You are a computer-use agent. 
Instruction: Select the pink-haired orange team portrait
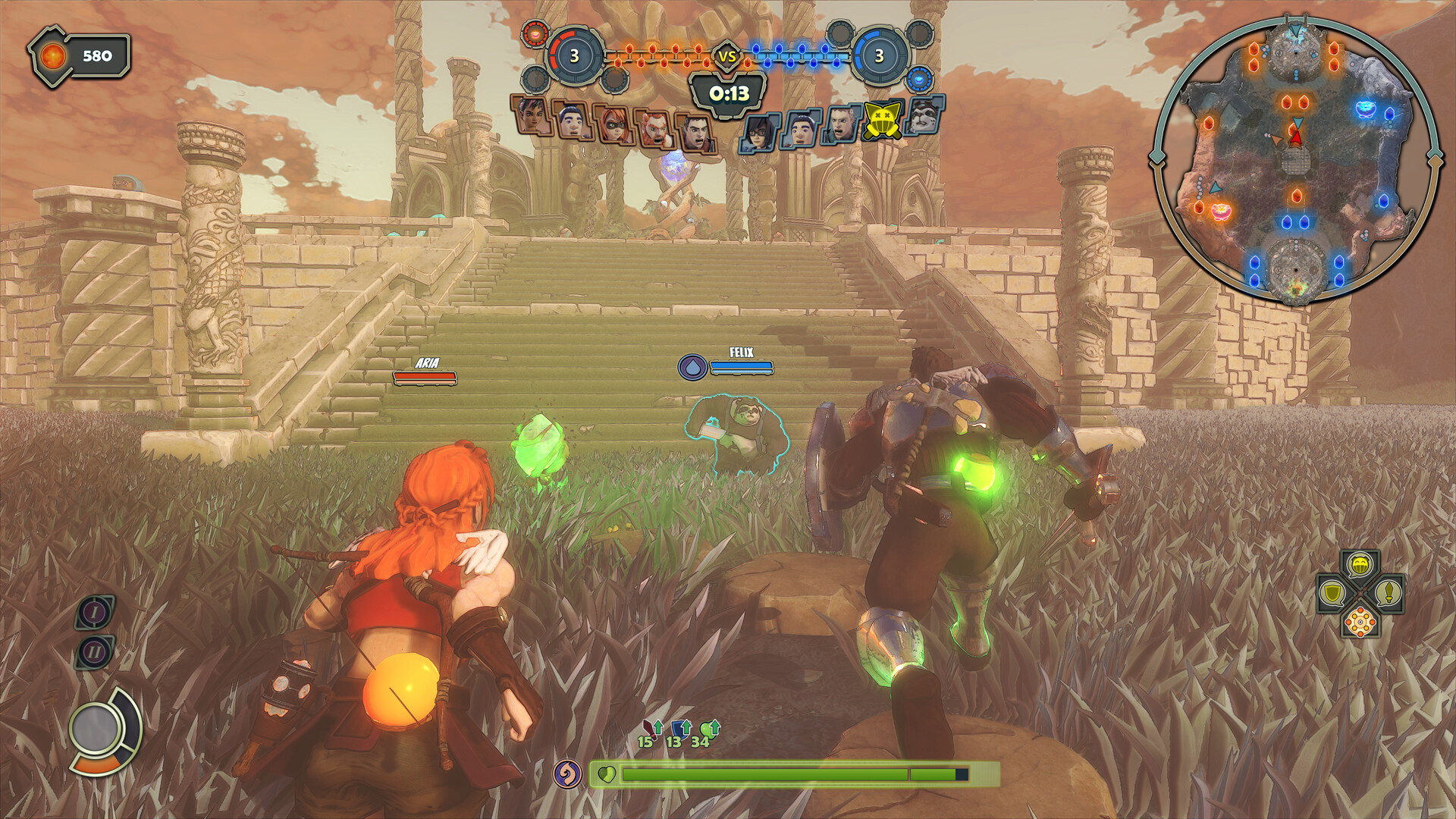531,115
